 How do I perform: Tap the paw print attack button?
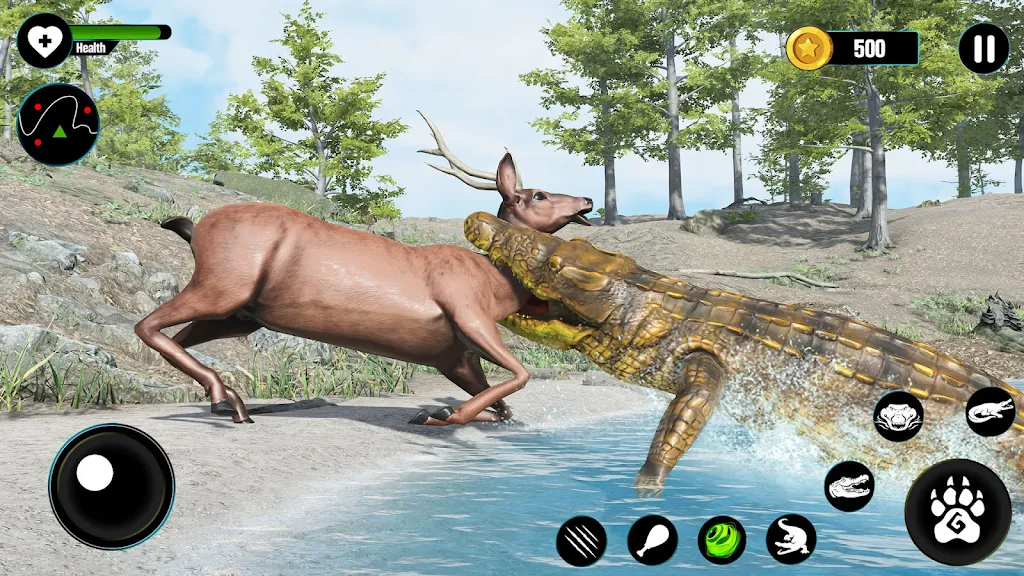957,512
